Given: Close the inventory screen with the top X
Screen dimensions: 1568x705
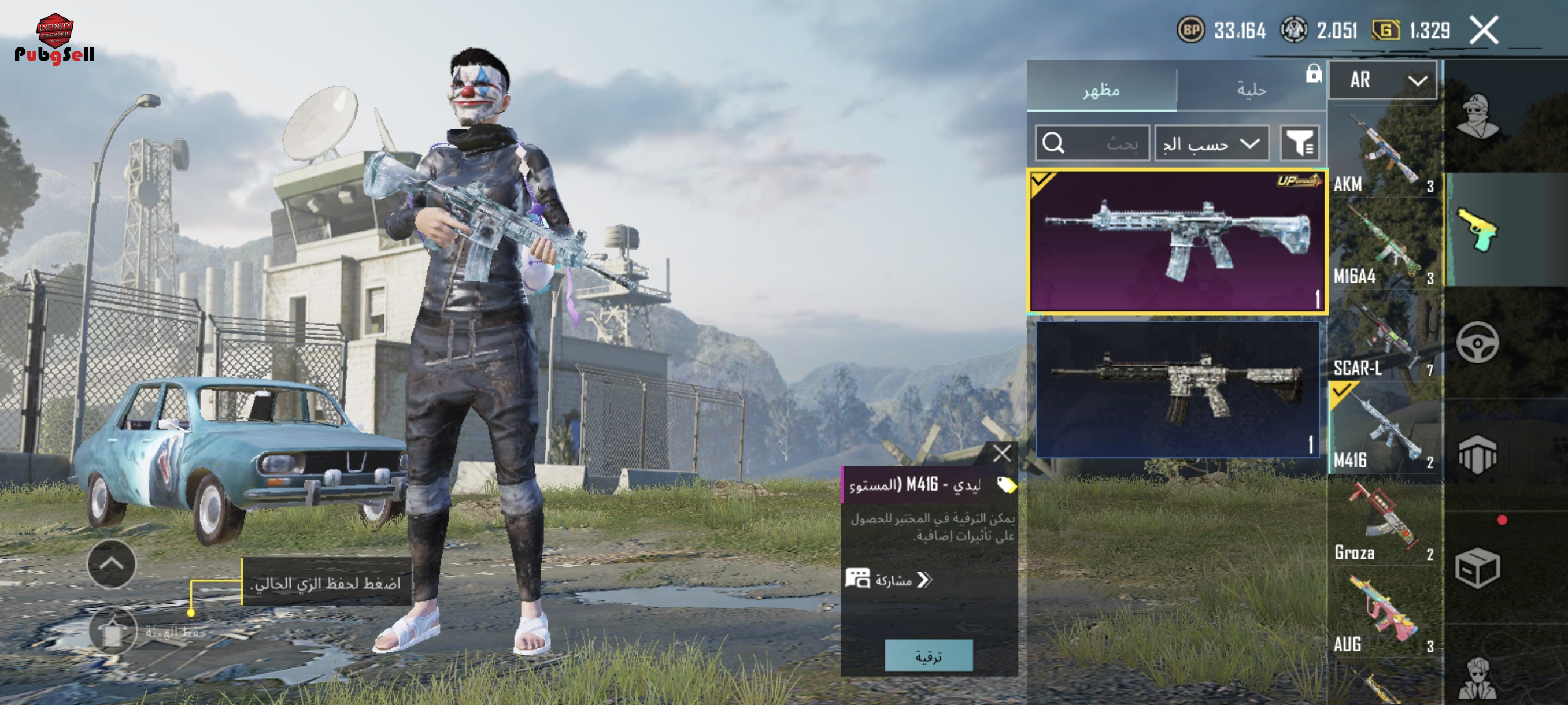Looking at the screenshot, I should pos(1484,31).
